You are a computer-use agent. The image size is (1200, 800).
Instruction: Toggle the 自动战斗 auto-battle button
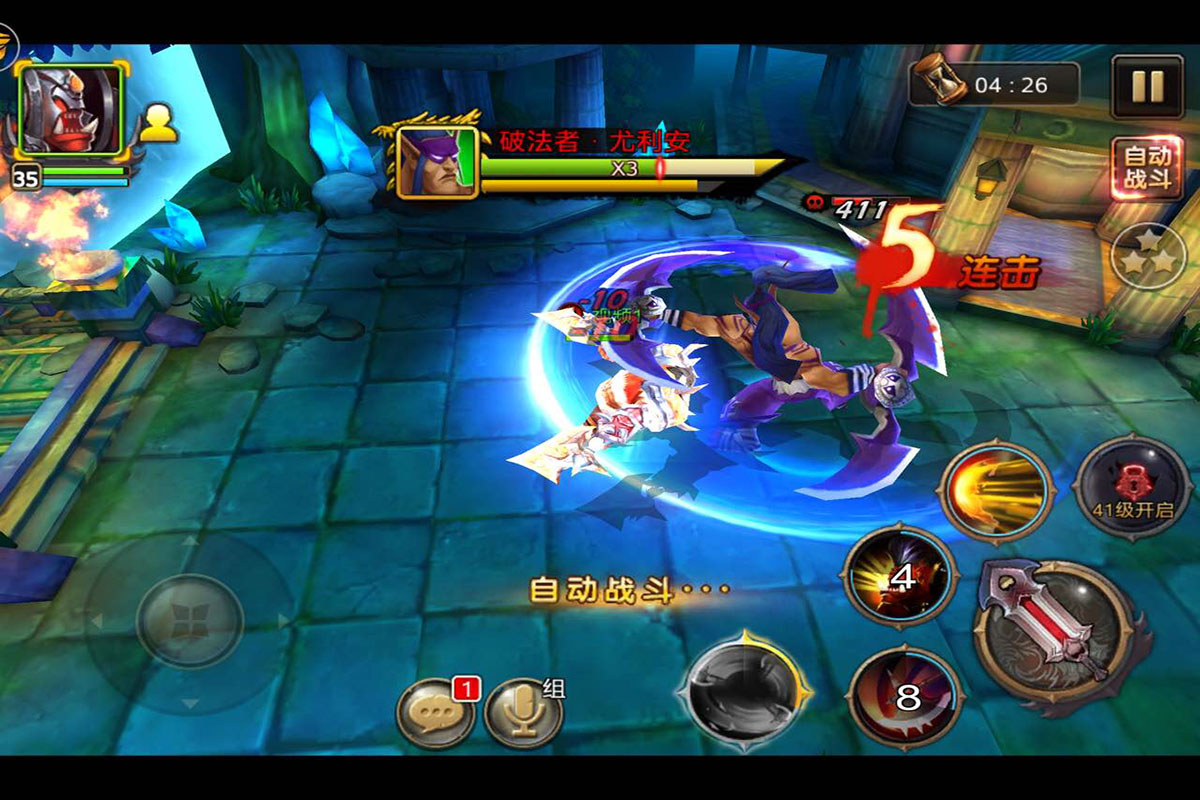1146,168
